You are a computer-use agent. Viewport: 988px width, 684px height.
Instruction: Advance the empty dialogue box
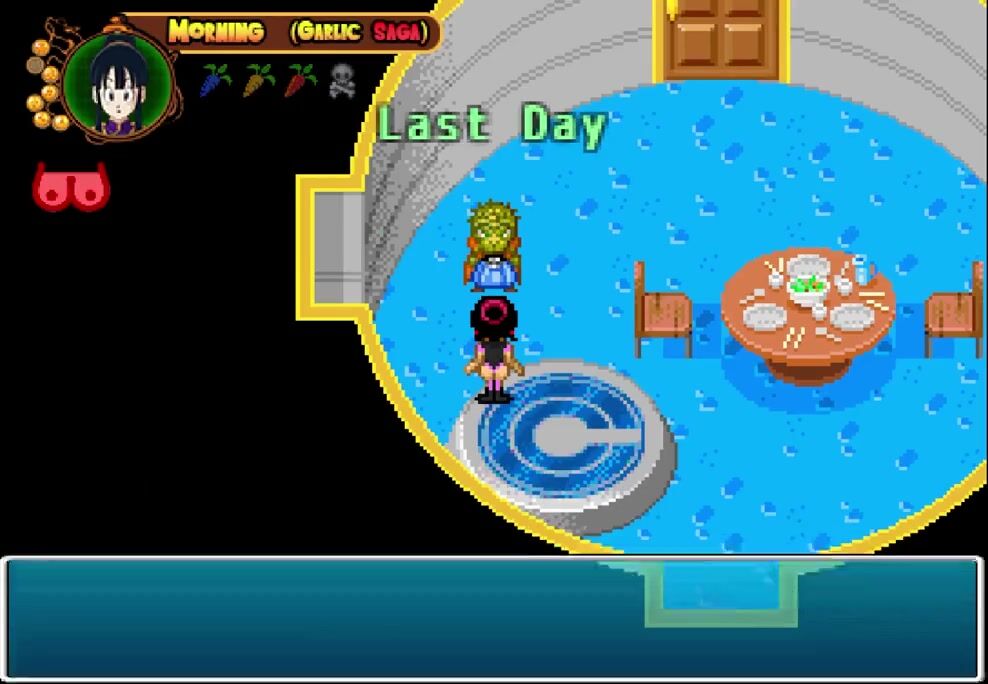[x=493, y=619]
